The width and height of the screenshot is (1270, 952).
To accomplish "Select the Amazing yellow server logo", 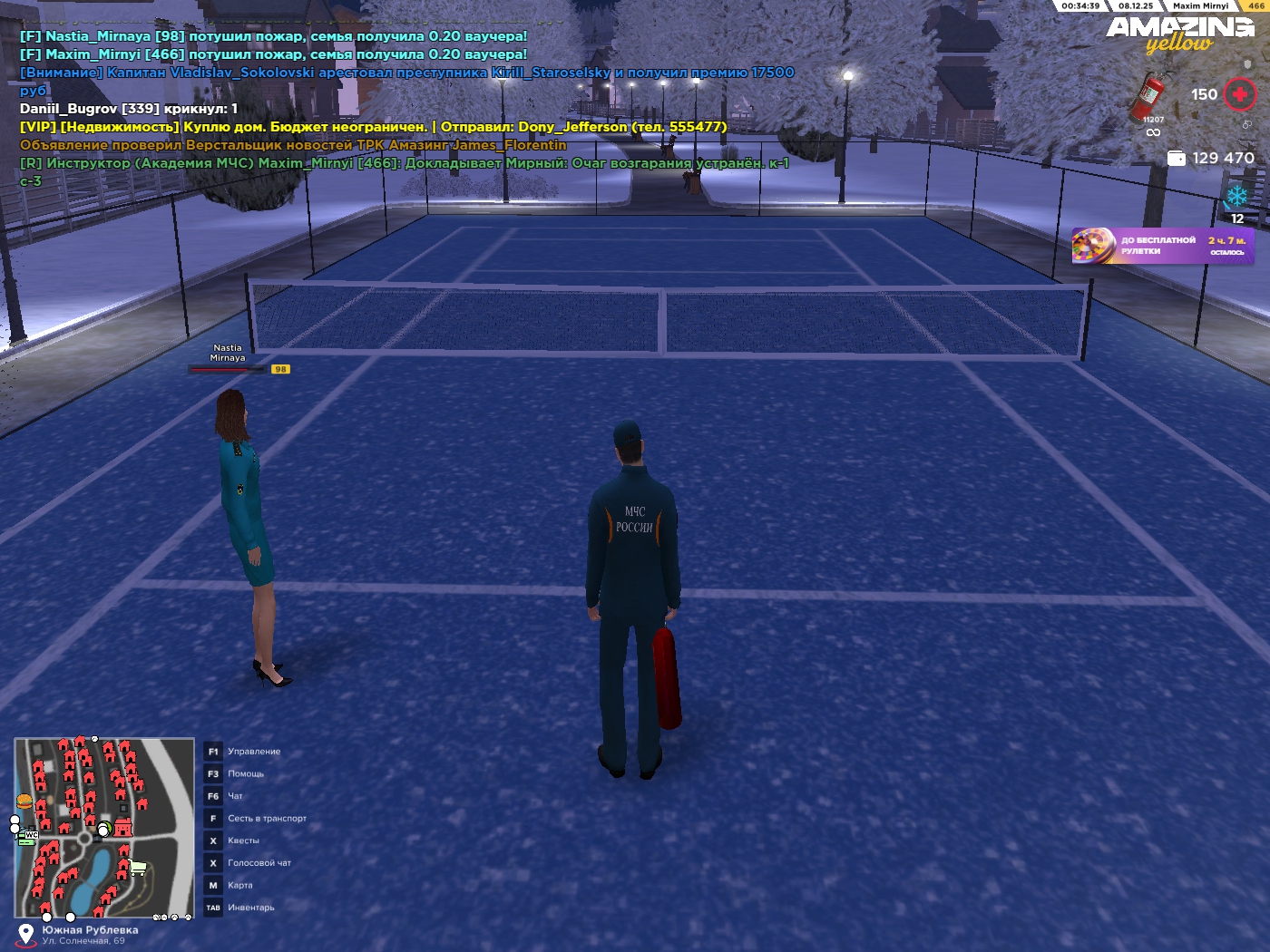I will 1179,34.
